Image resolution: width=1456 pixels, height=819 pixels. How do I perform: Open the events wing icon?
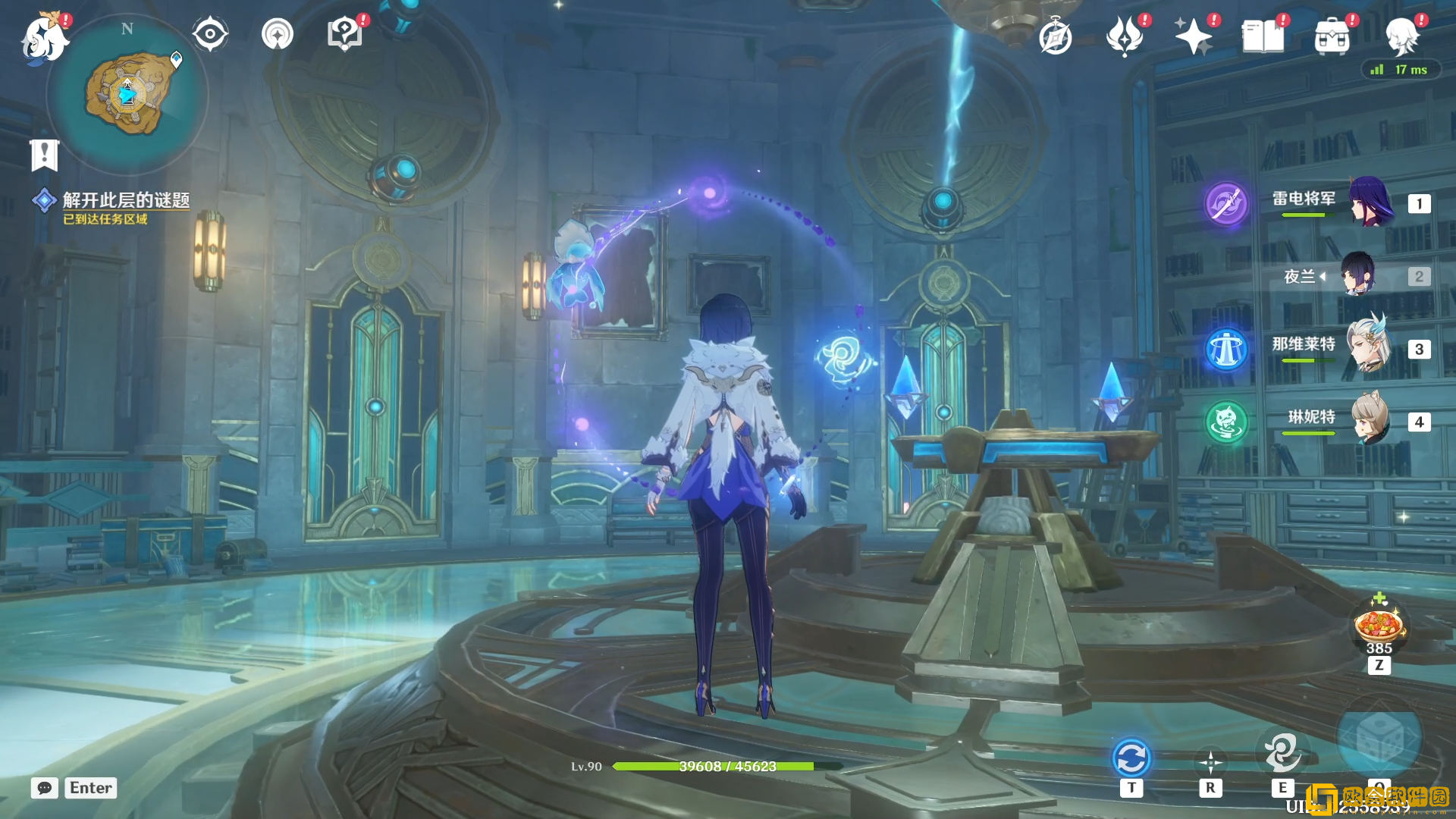1125,36
